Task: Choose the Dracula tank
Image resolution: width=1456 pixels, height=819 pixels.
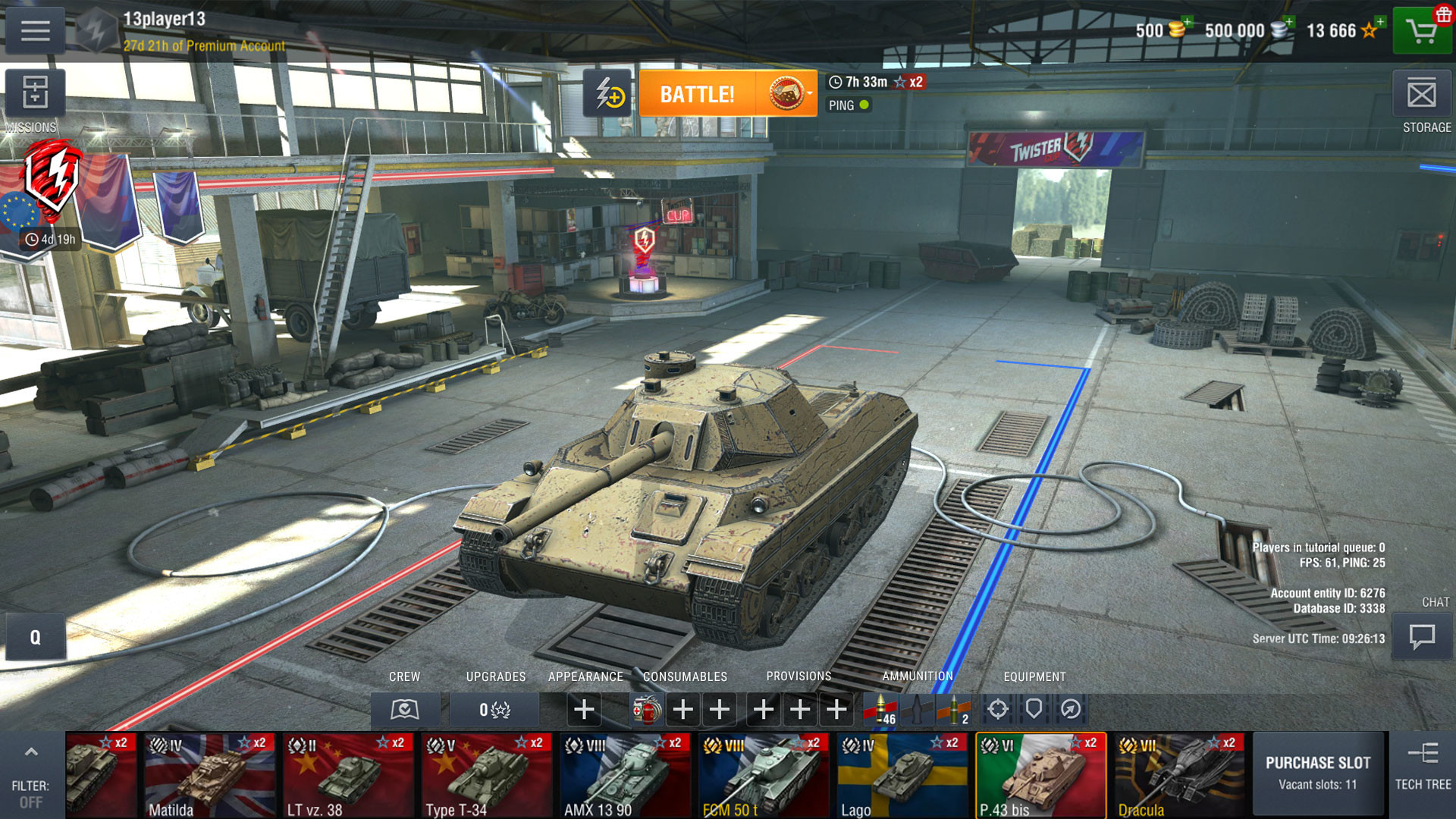Action: click(1179, 775)
